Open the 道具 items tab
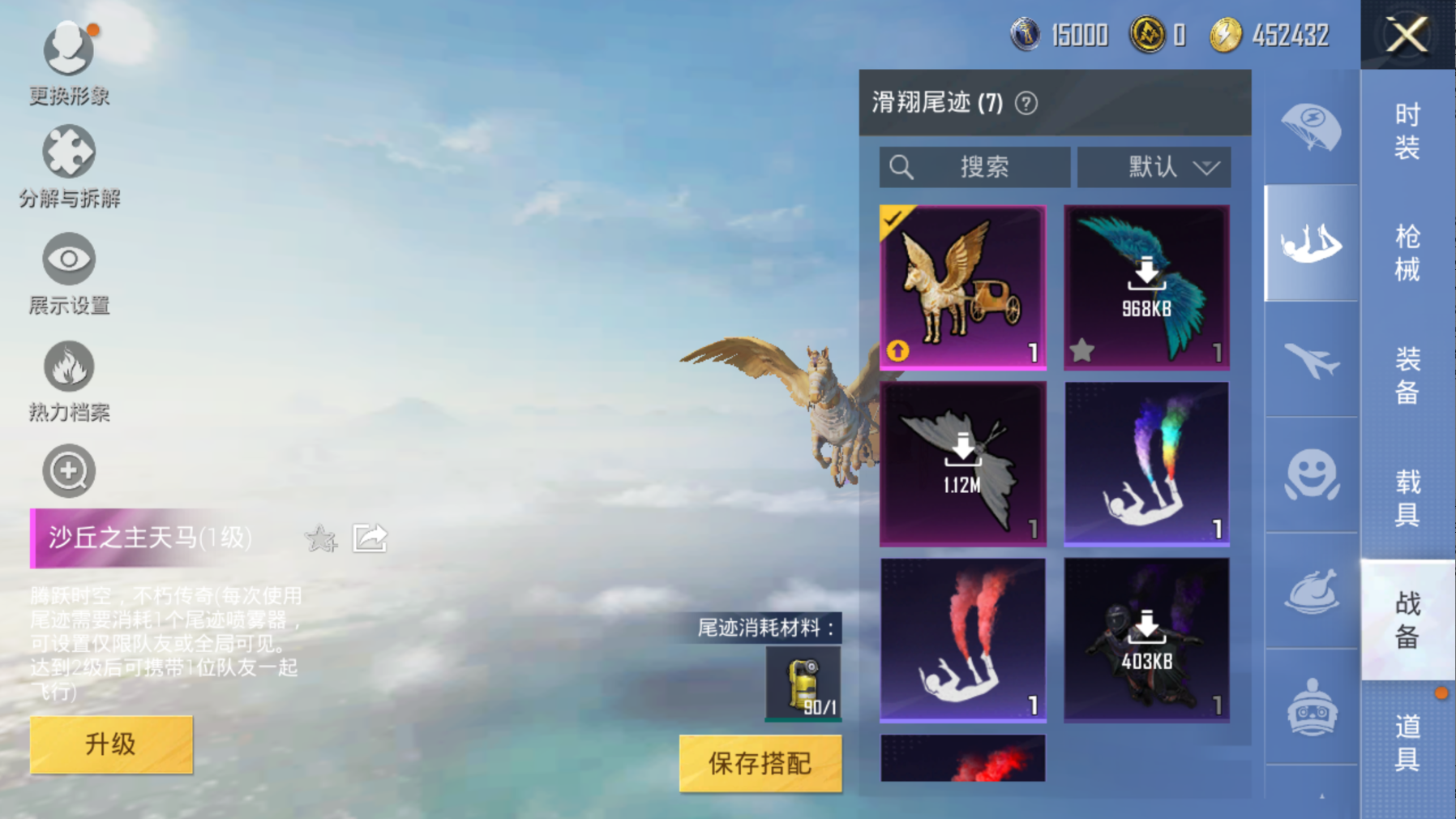 click(1407, 742)
